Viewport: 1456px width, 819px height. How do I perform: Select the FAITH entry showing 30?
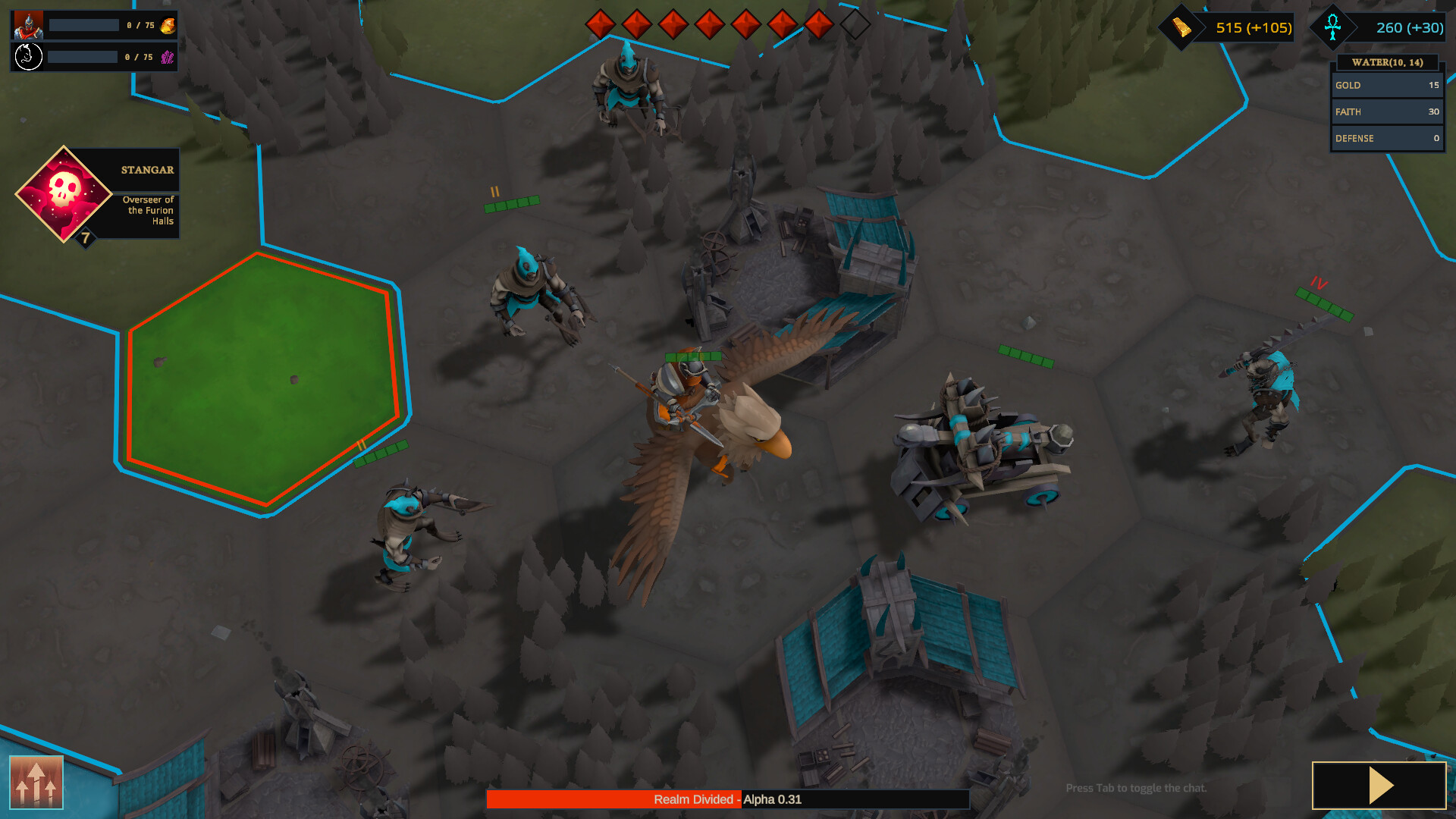1386,111
